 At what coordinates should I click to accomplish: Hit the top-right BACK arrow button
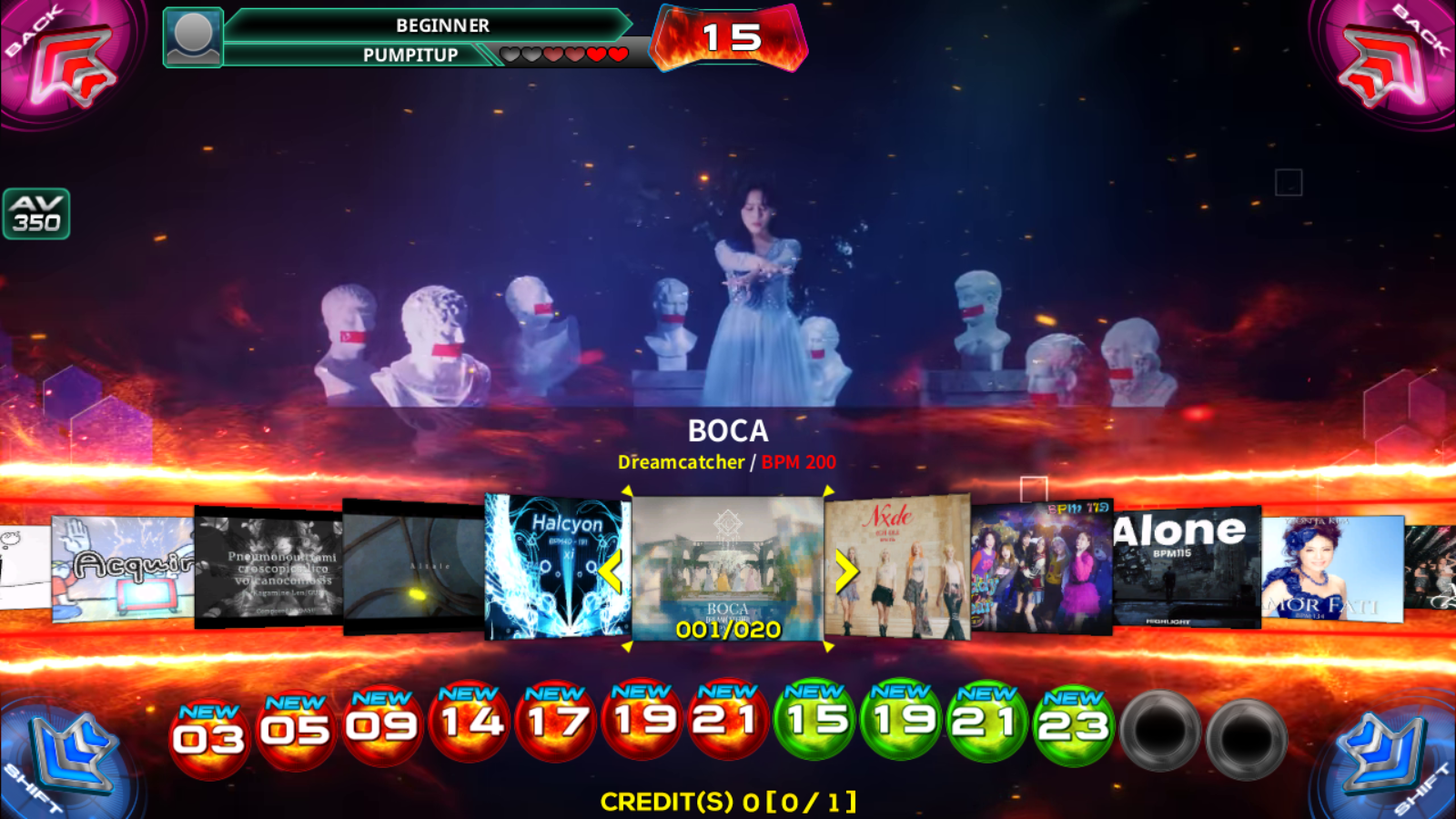click(1388, 62)
